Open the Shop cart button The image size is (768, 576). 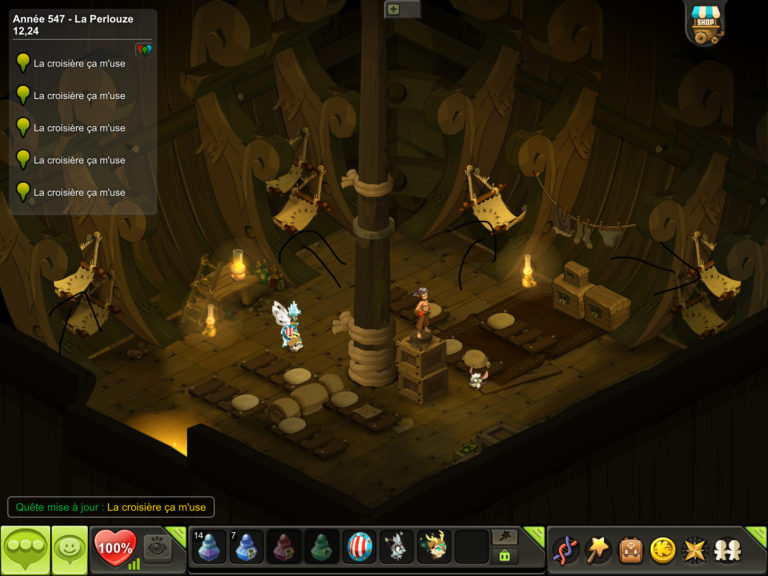tap(706, 23)
